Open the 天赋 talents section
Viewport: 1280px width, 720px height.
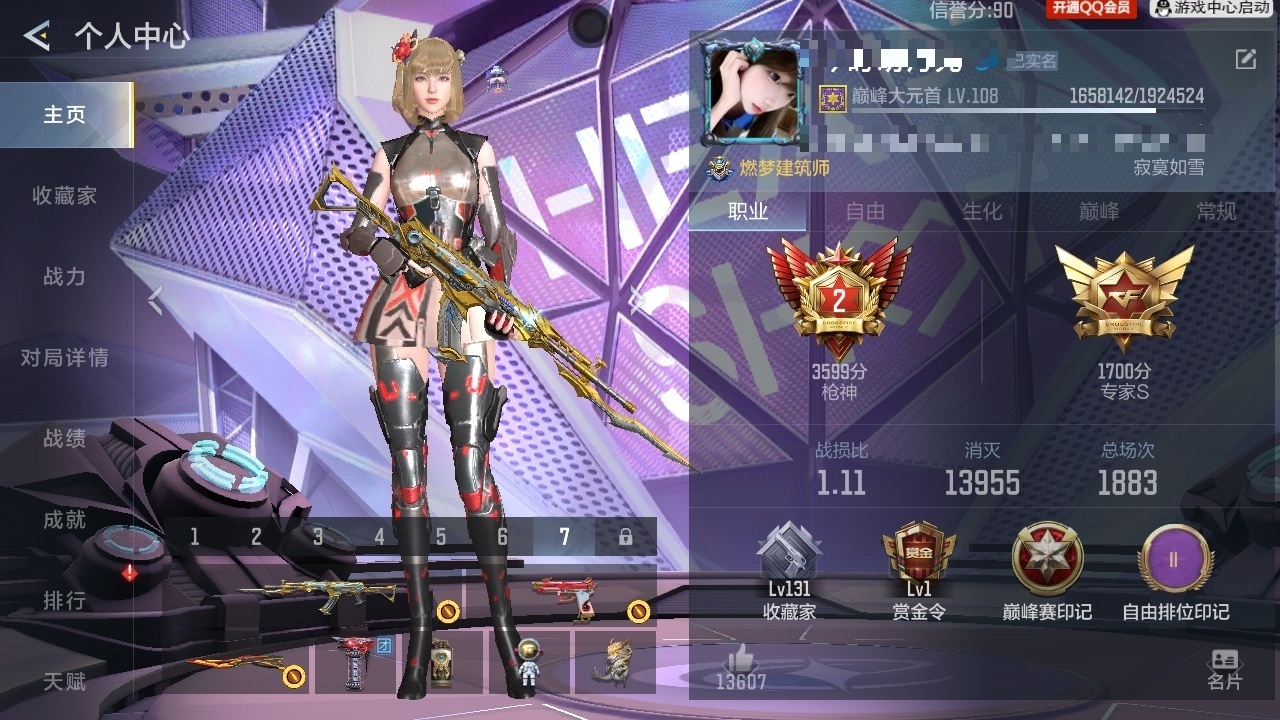65,682
